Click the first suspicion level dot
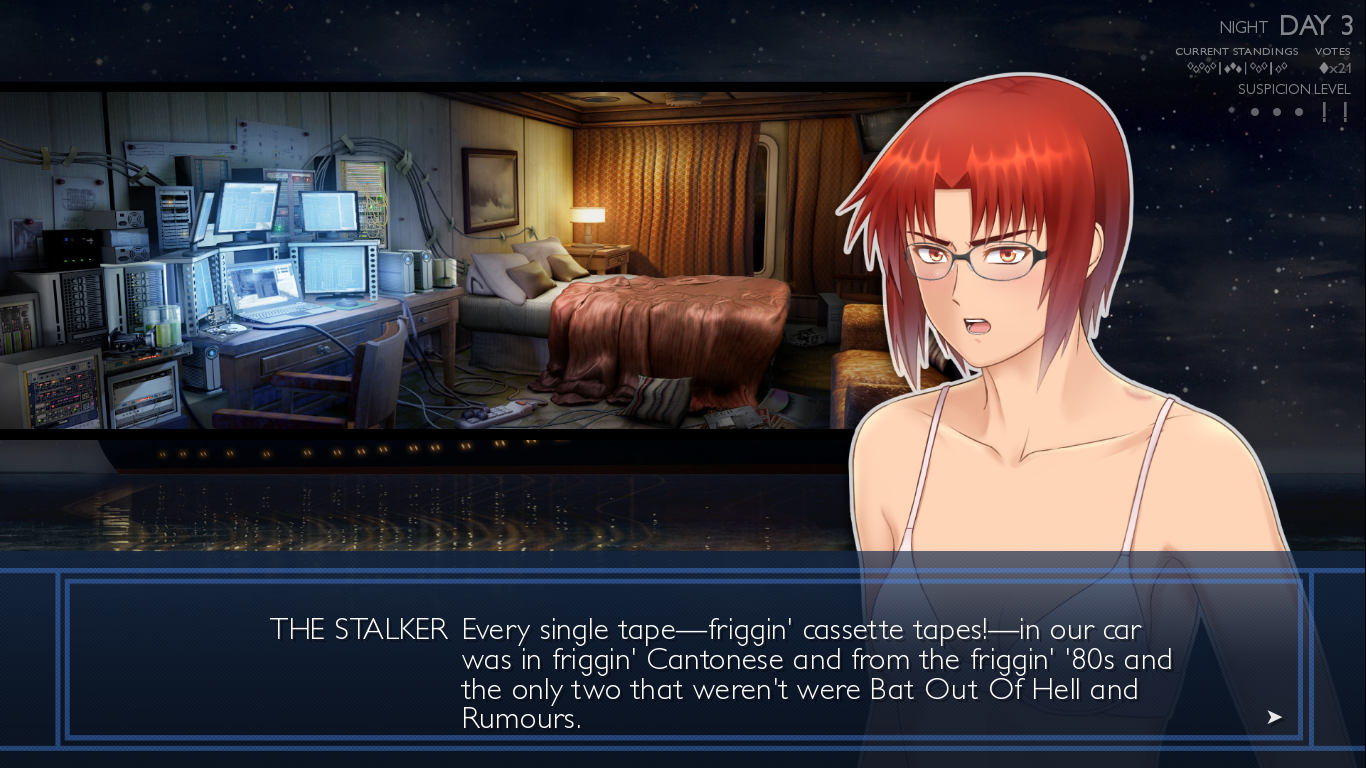The width and height of the screenshot is (1366, 768). point(1254,111)
